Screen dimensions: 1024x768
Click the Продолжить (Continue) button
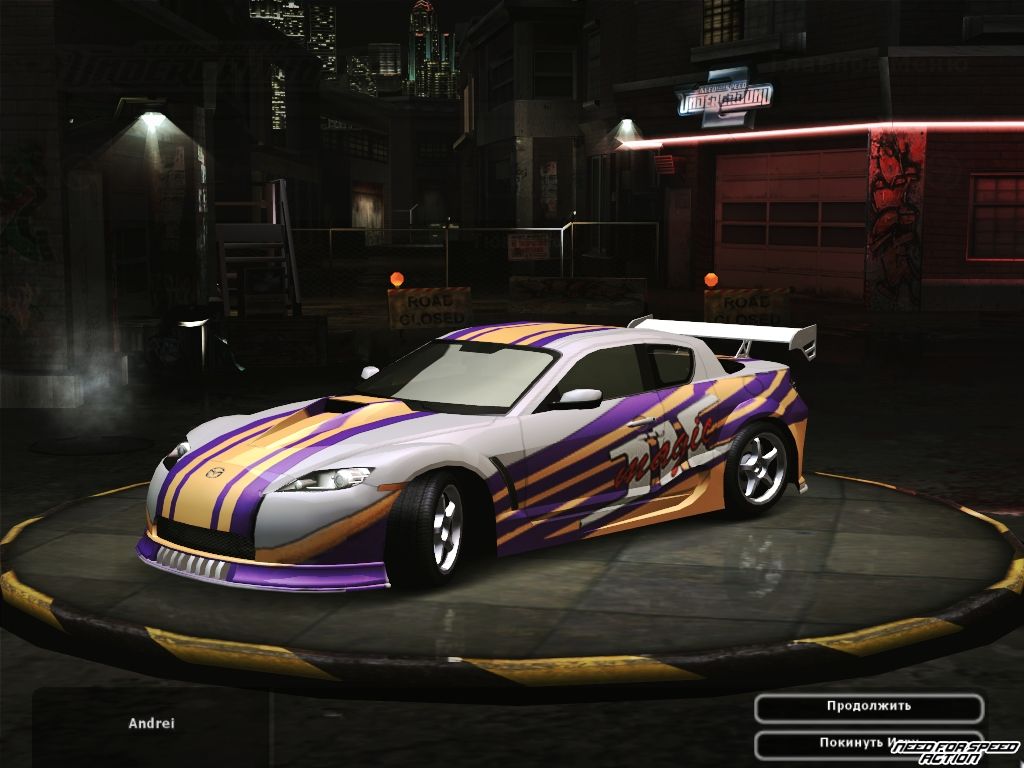(868, 707)
